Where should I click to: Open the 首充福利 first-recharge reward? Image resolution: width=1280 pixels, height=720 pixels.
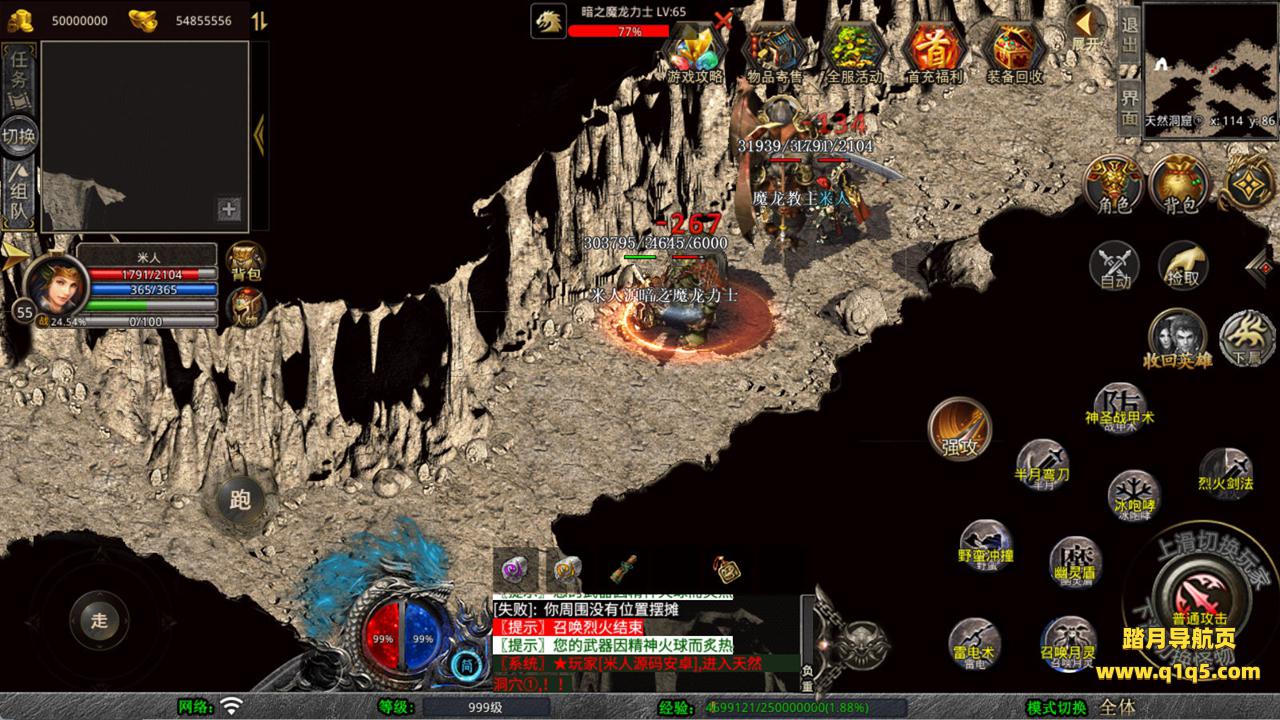coord(933,50)
